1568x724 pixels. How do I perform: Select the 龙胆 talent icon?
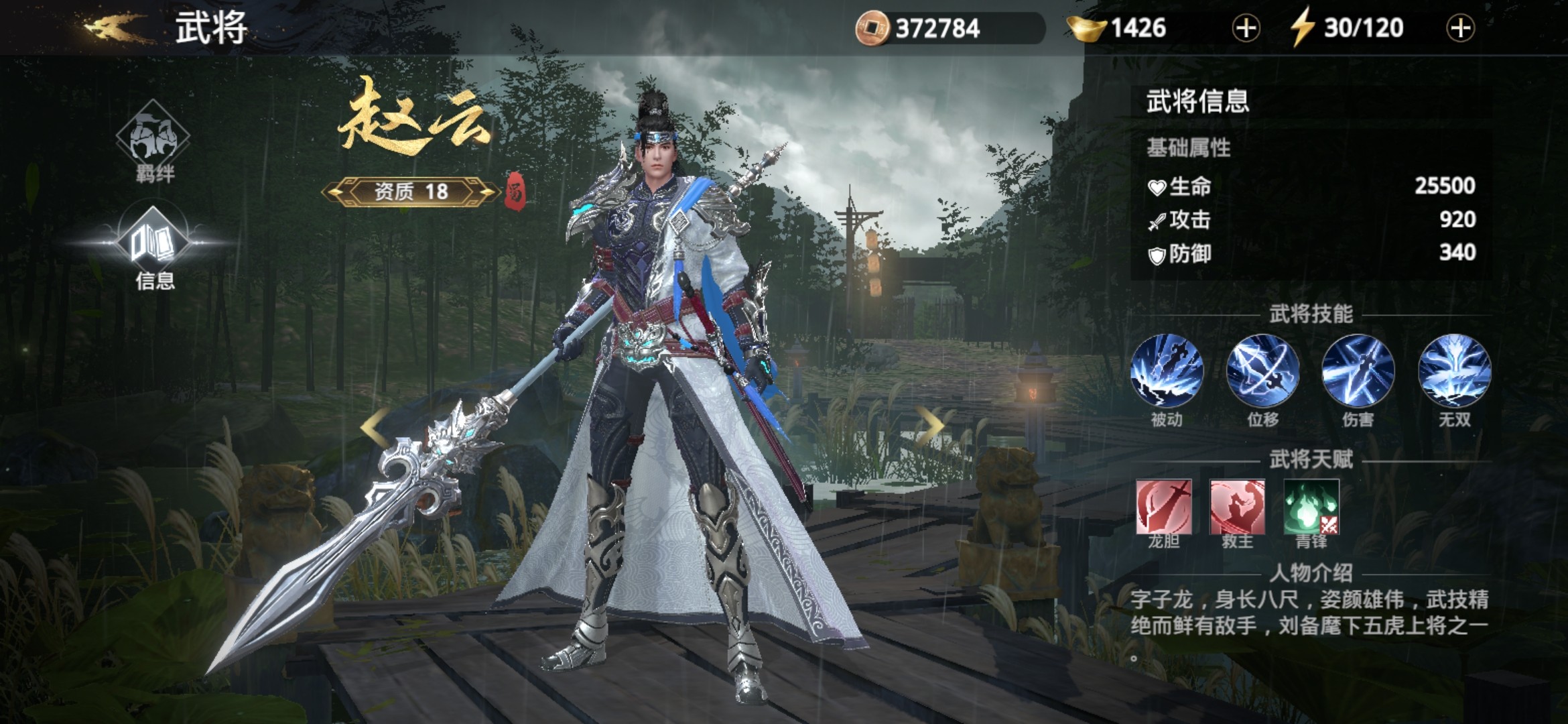click(1164, 507)
